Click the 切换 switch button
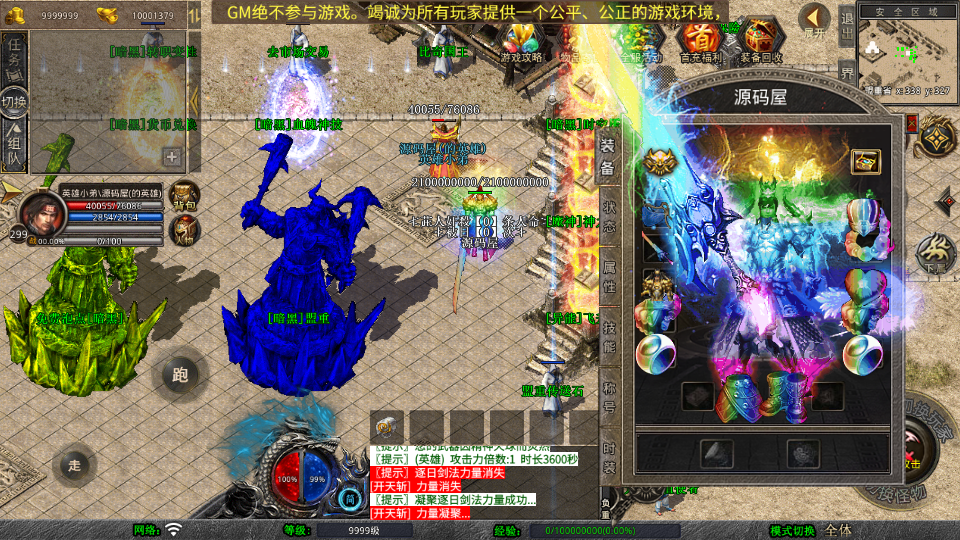960x540 pixels. click(14, 101)
